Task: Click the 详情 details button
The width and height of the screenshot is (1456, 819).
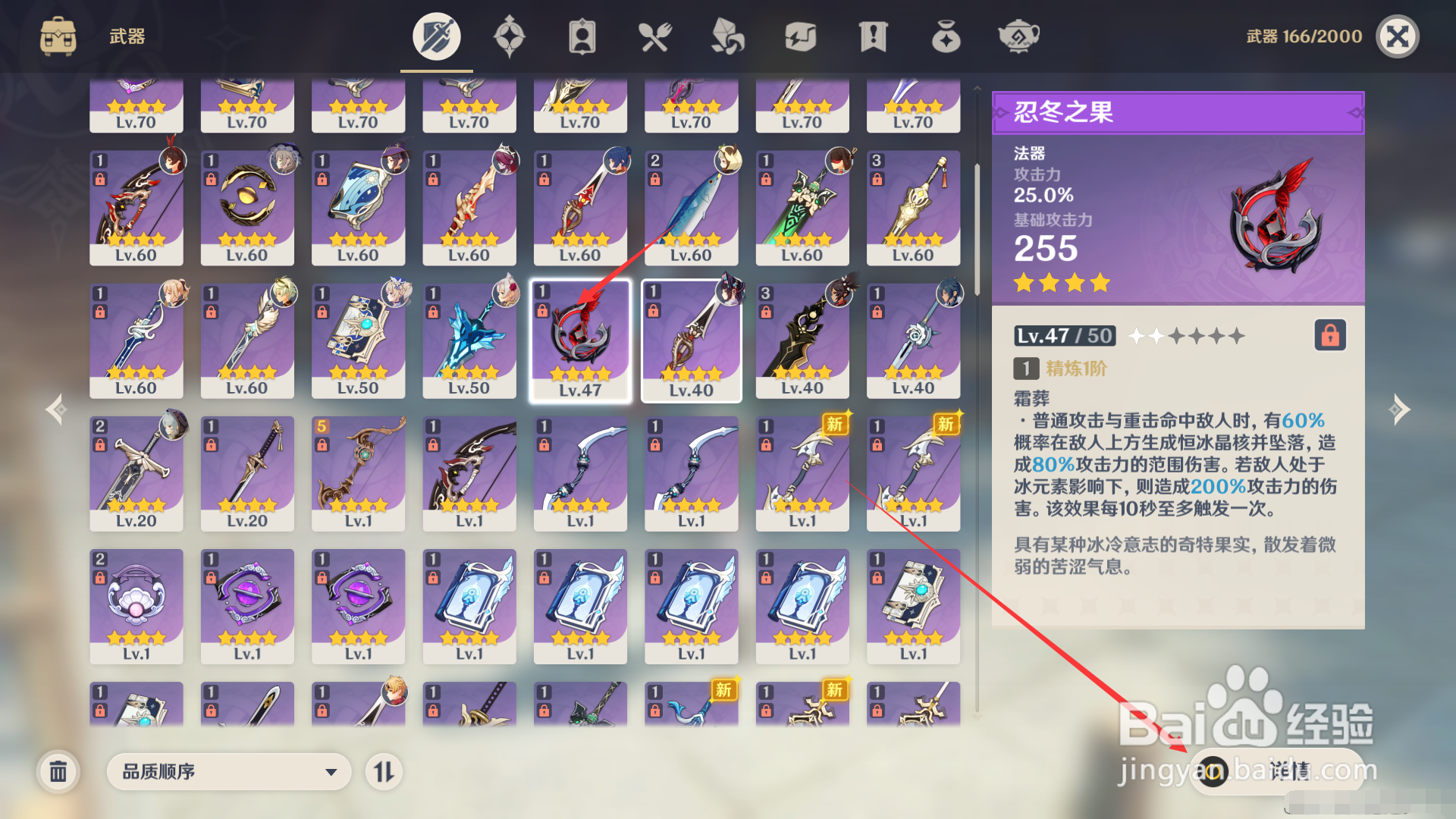Action: [1282, 771]
